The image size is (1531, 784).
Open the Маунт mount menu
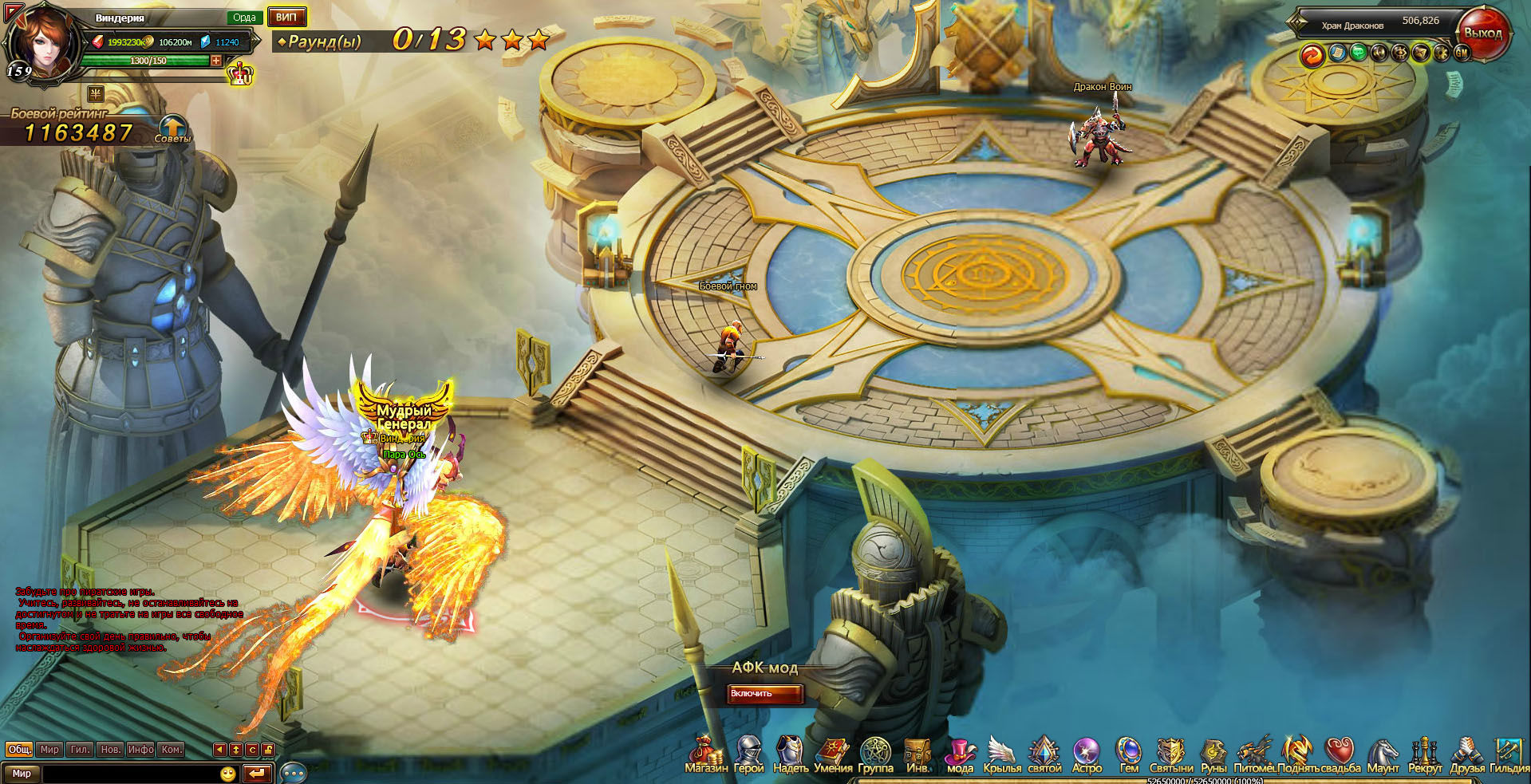click(1383, 754)
